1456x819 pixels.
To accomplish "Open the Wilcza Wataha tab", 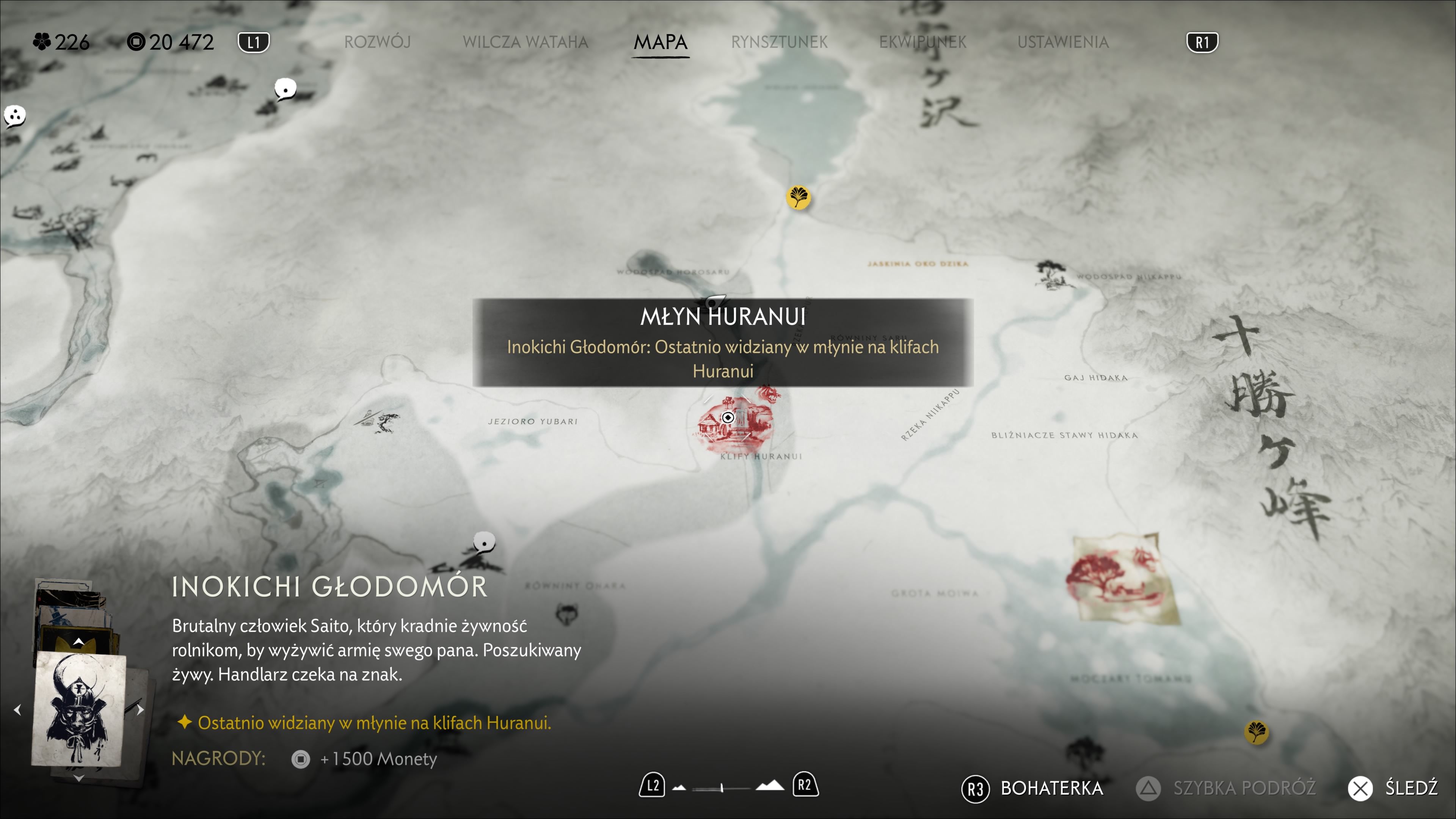I will [525, 42].
